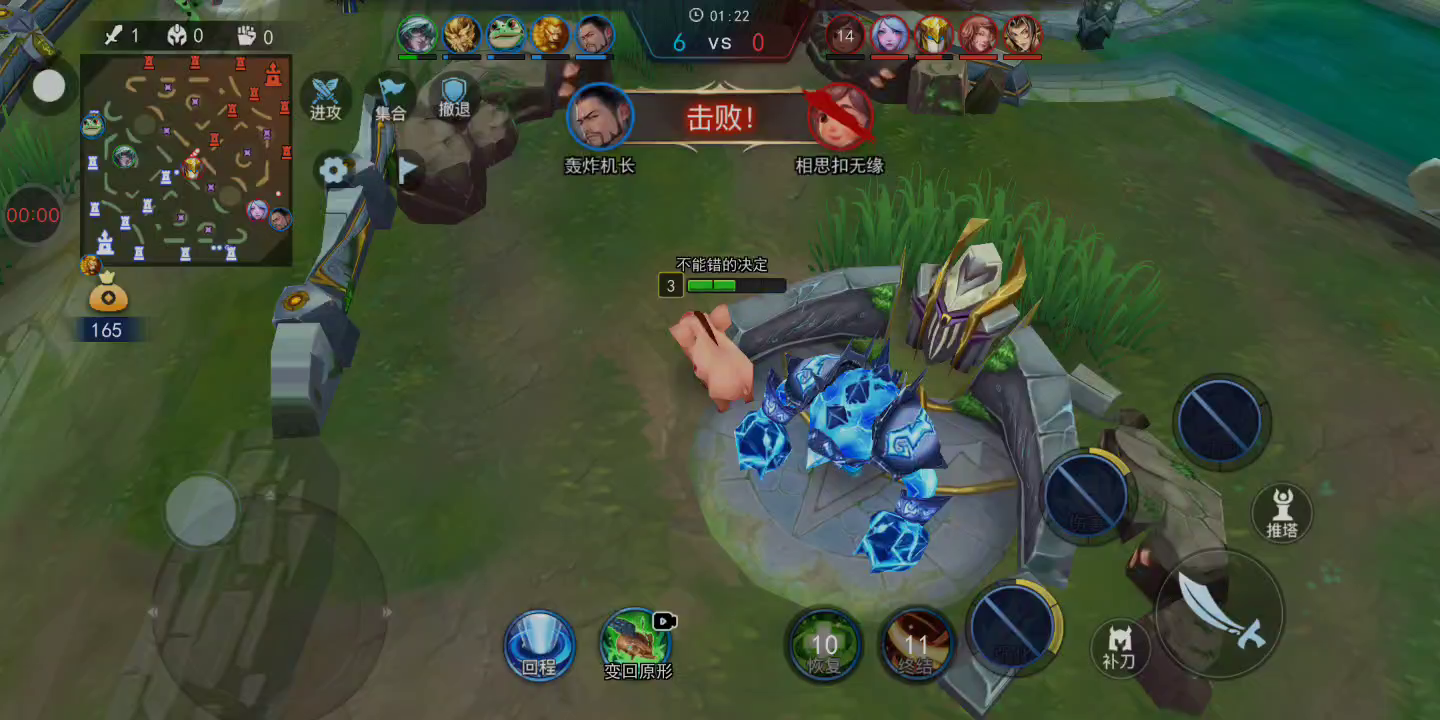Open the minimap
Image resolution: width=1440 pixels, height=720 pixels.
tap(186, 160)
